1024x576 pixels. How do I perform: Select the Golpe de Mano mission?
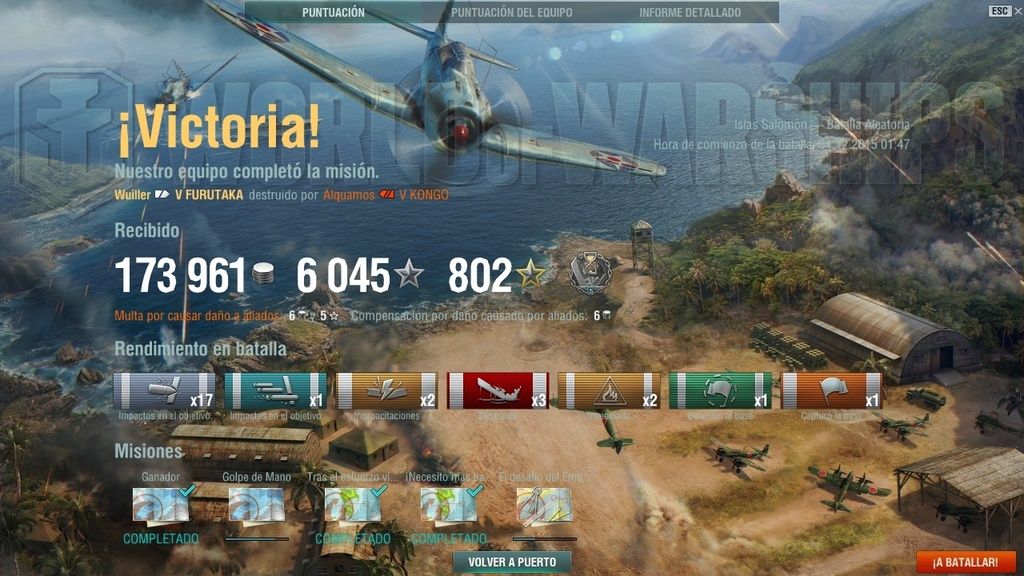pyautogui.click(x=257, y=505)
